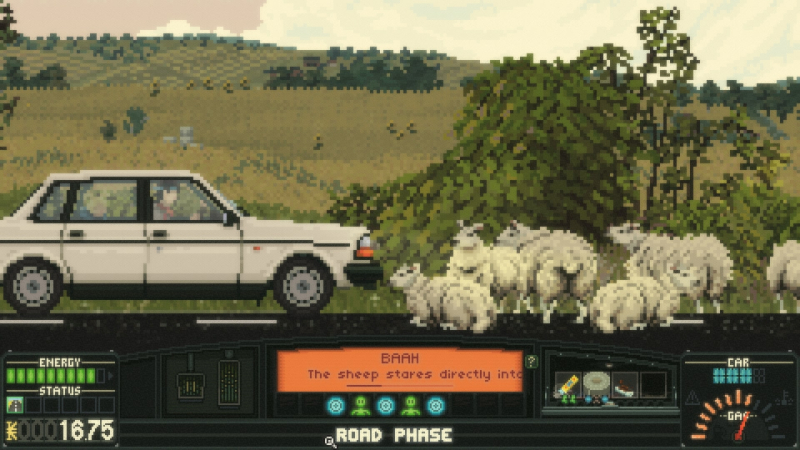
Task: Select the sneaker item in inventory
Action: point(625,384)
